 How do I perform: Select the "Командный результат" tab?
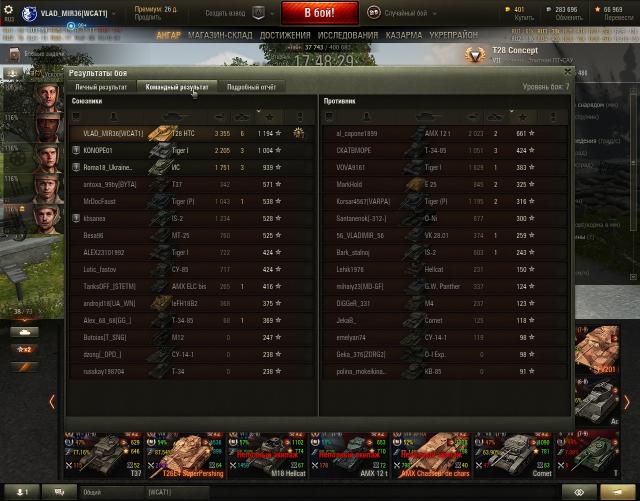(177, 87)
